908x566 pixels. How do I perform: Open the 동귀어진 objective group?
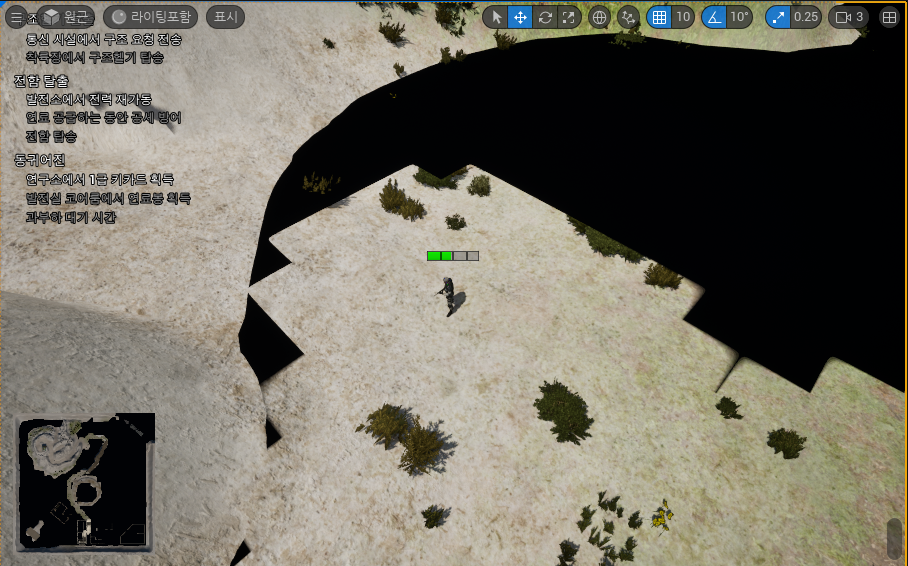pos(40,160)
